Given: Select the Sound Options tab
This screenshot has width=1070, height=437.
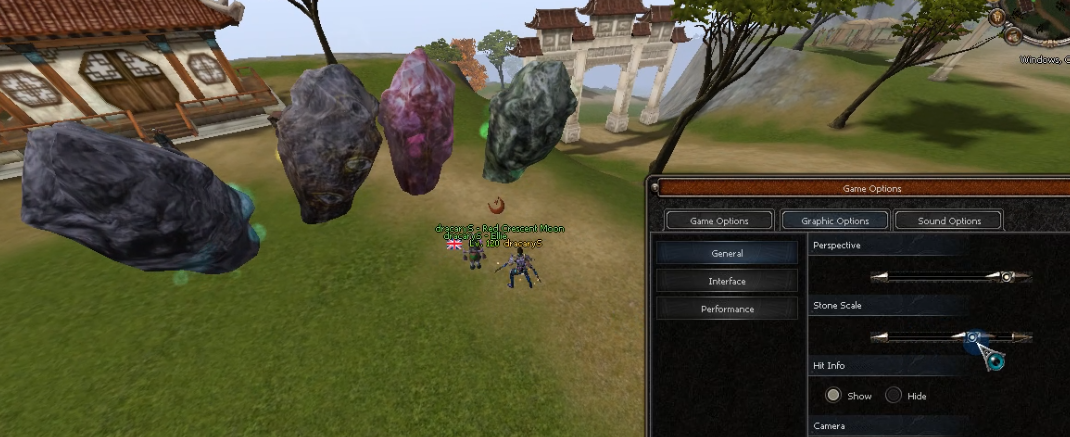Looking at the screenshot, I should [x=949, y=221].
